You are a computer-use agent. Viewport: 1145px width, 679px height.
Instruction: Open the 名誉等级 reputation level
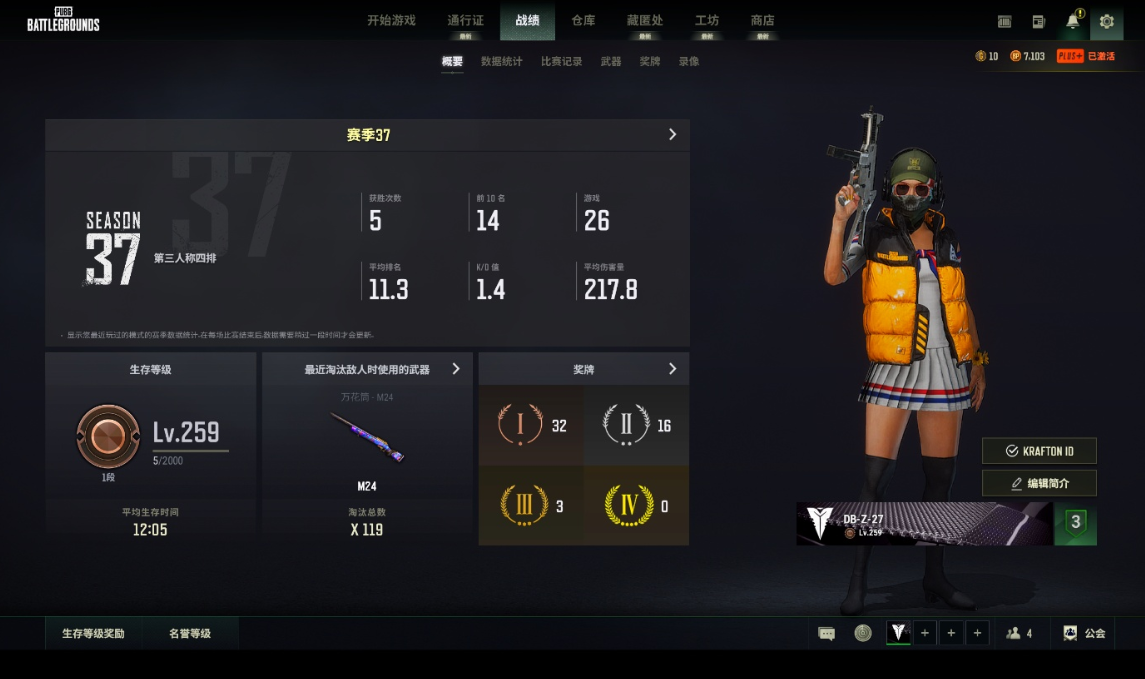[190, 633]
